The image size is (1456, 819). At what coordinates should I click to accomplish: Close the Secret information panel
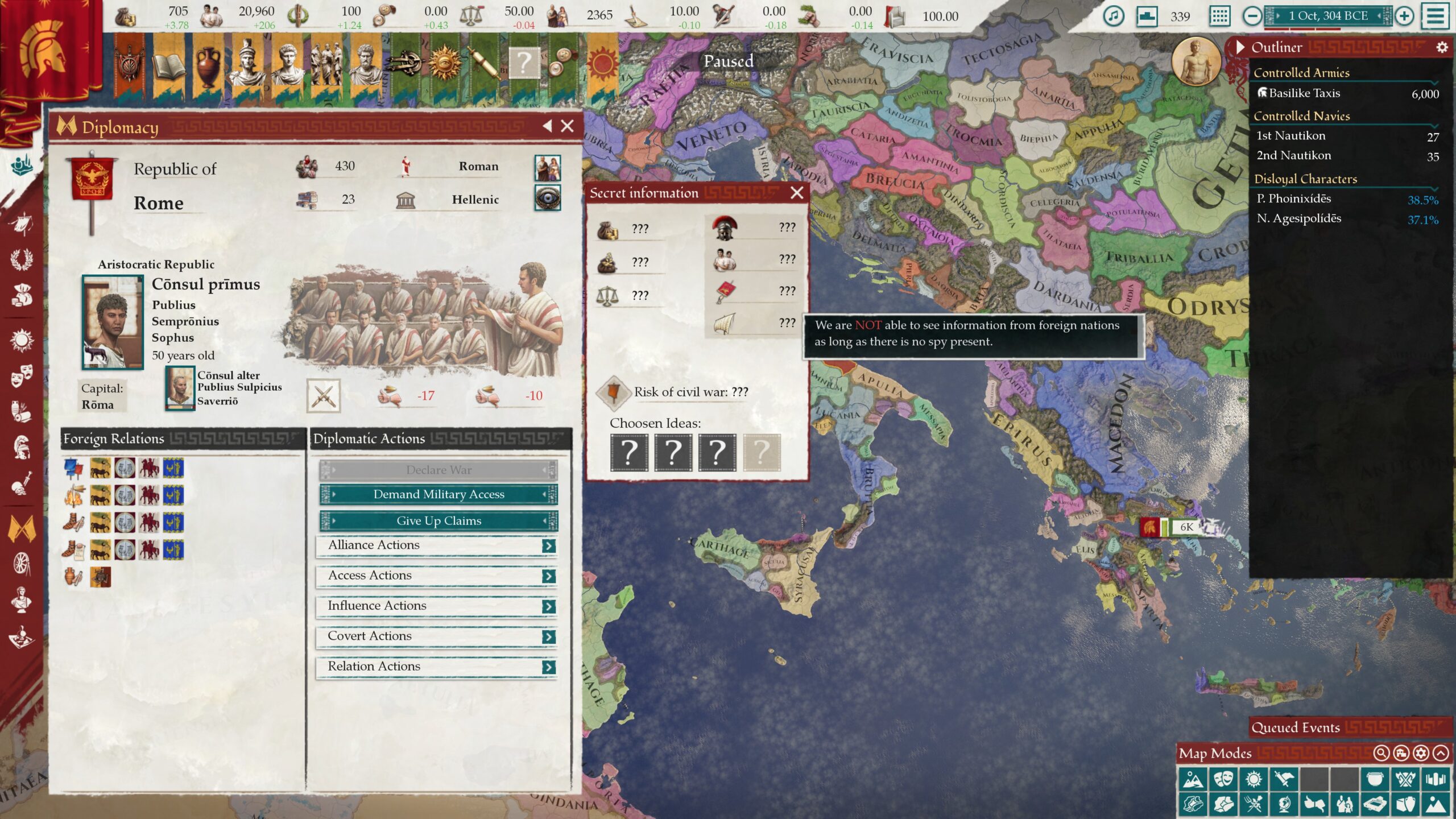coord(797,193)
